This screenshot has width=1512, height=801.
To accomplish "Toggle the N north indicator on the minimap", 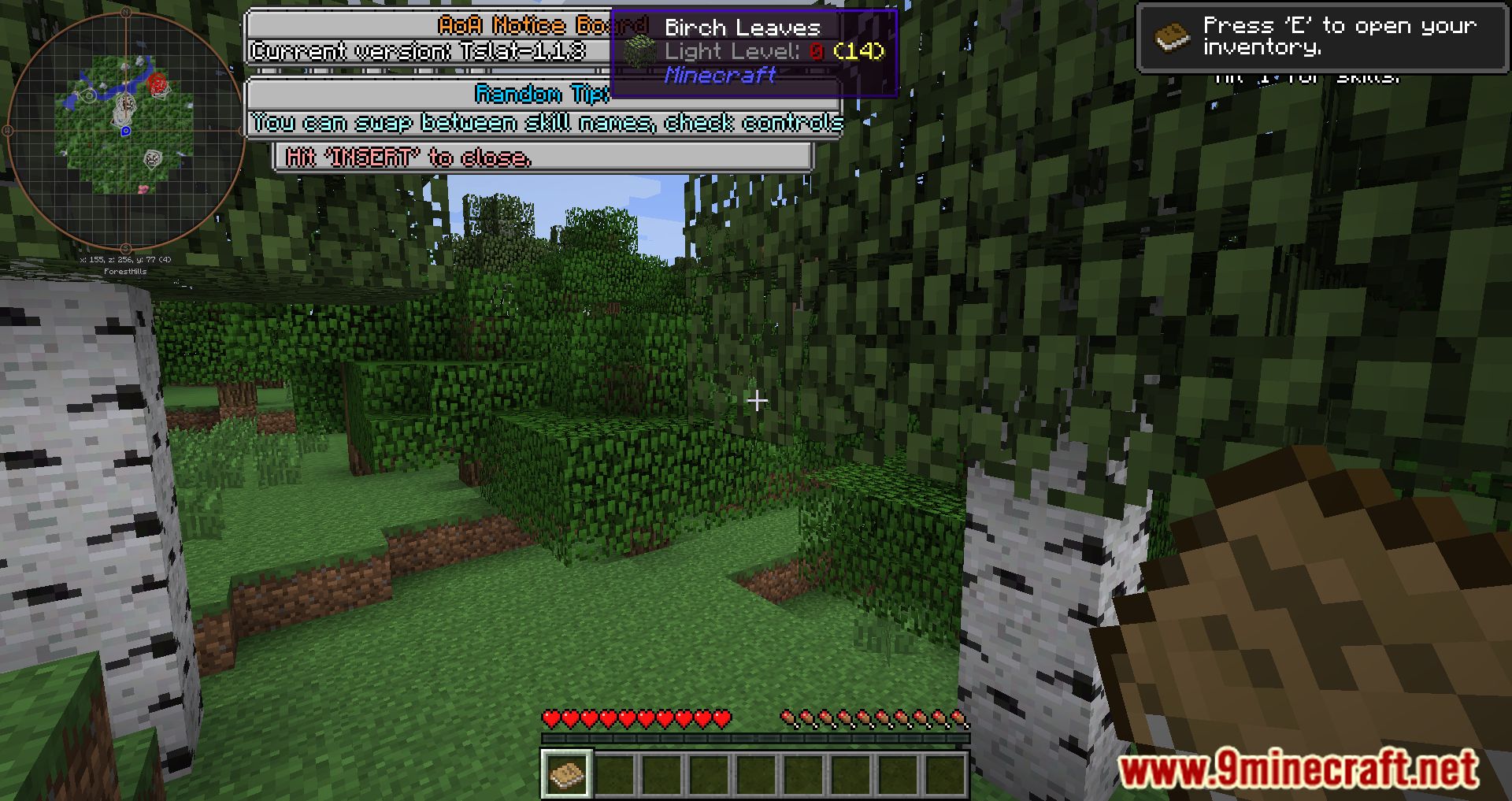I will pos(127,13).
